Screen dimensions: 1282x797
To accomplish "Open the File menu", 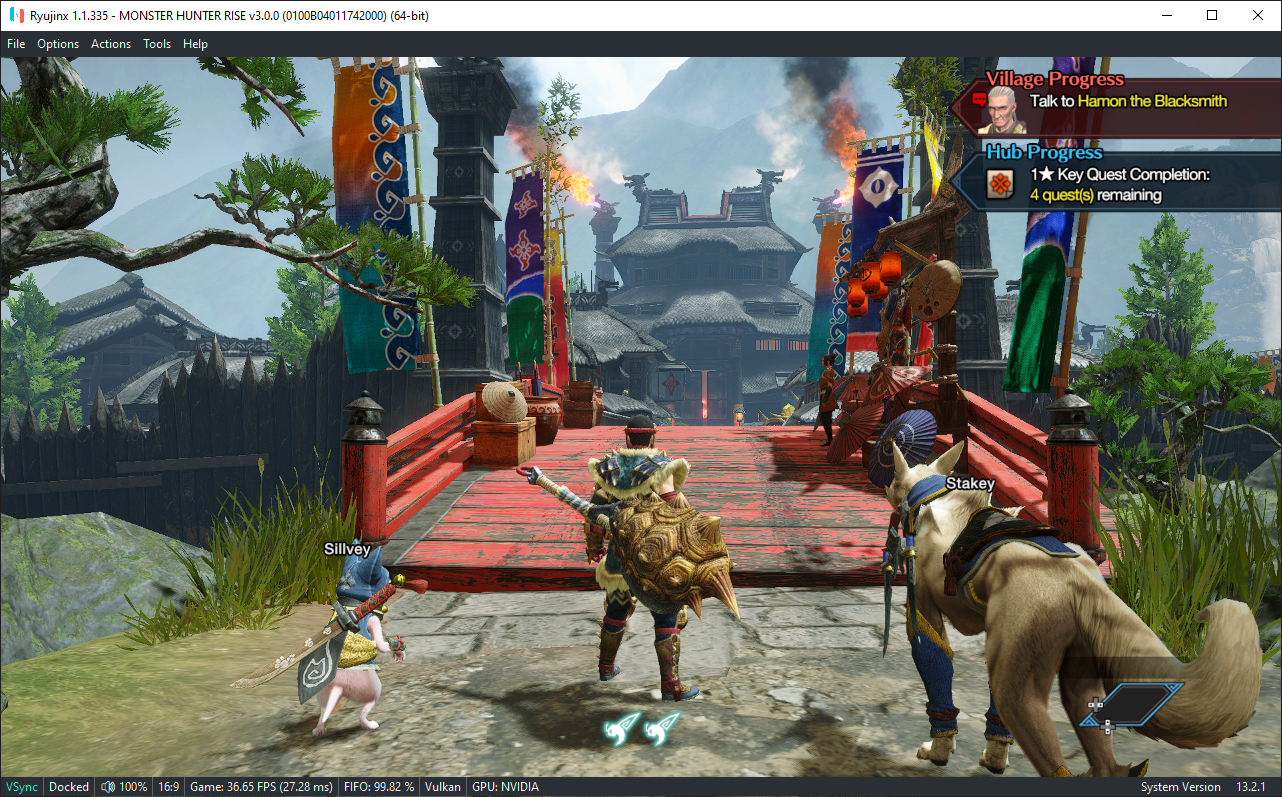I will (x=16, y=44).
